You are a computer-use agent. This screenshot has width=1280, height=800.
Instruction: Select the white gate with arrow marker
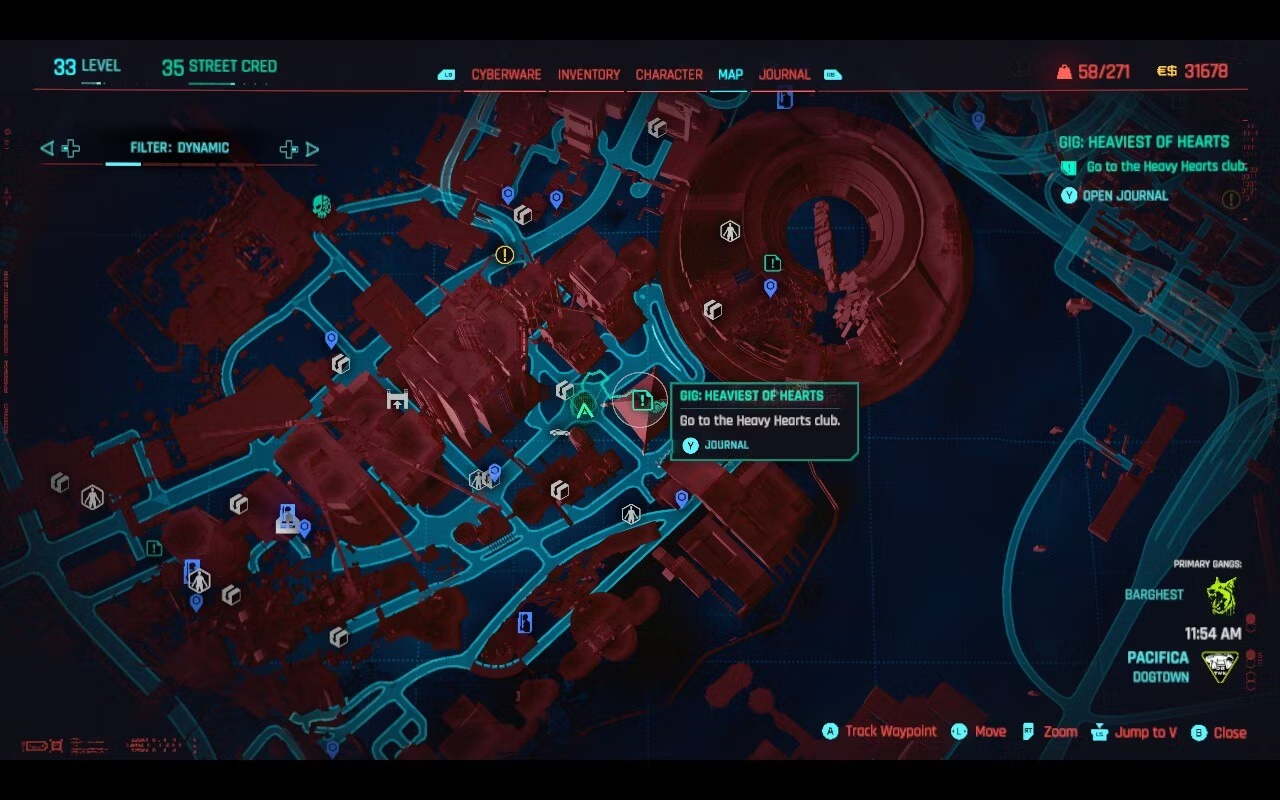coord(397,400)
